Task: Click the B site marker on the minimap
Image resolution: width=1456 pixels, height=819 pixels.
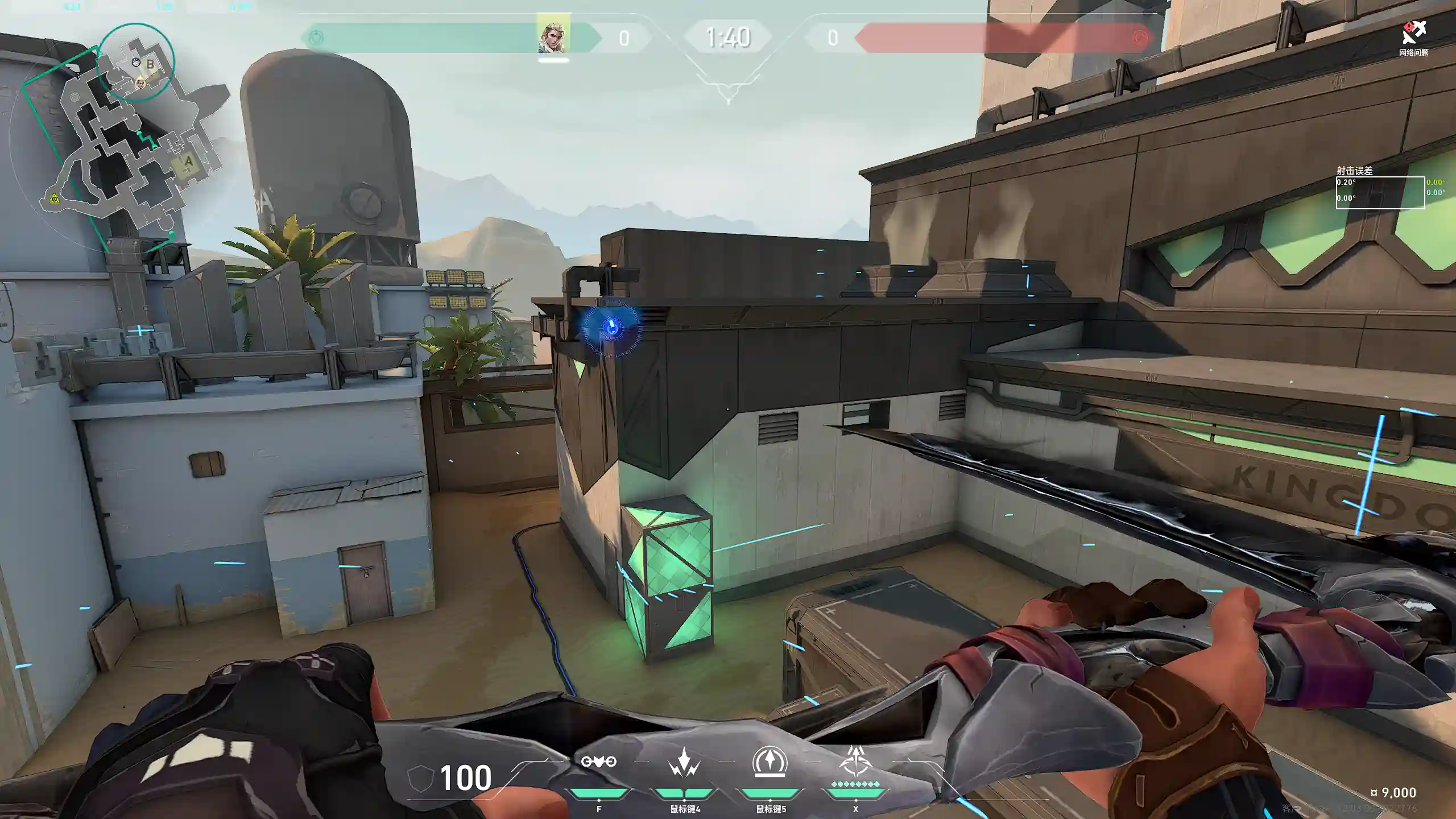Action: pyautogui.click(x=150, y=64)
